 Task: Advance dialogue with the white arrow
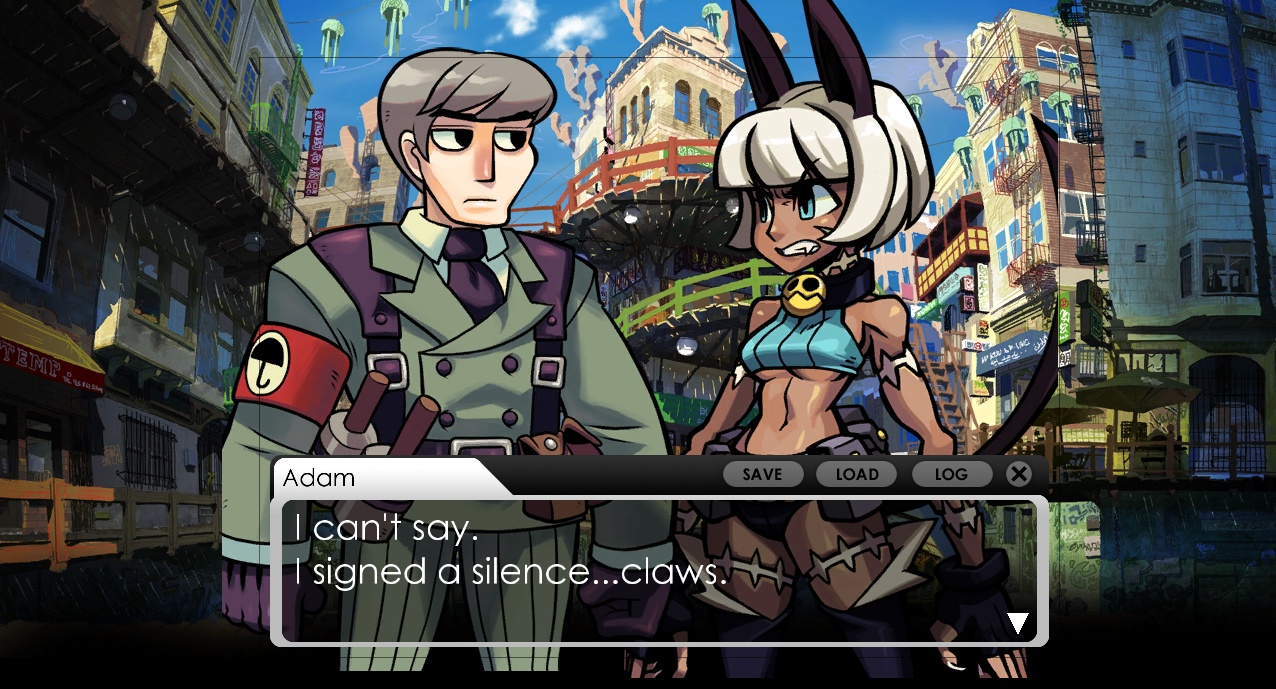click(x=1018, y=624)
